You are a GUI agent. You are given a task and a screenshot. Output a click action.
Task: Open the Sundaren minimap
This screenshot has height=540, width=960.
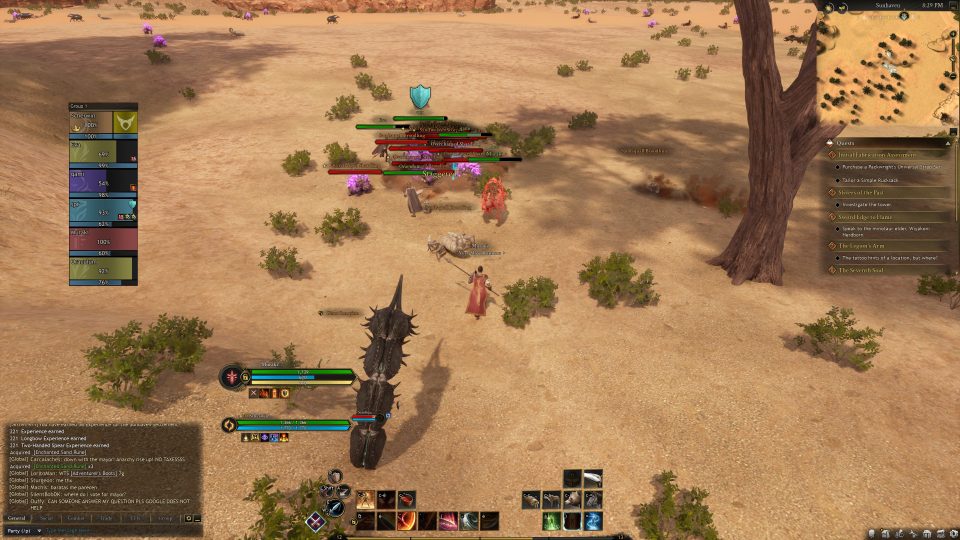(887, 66)
